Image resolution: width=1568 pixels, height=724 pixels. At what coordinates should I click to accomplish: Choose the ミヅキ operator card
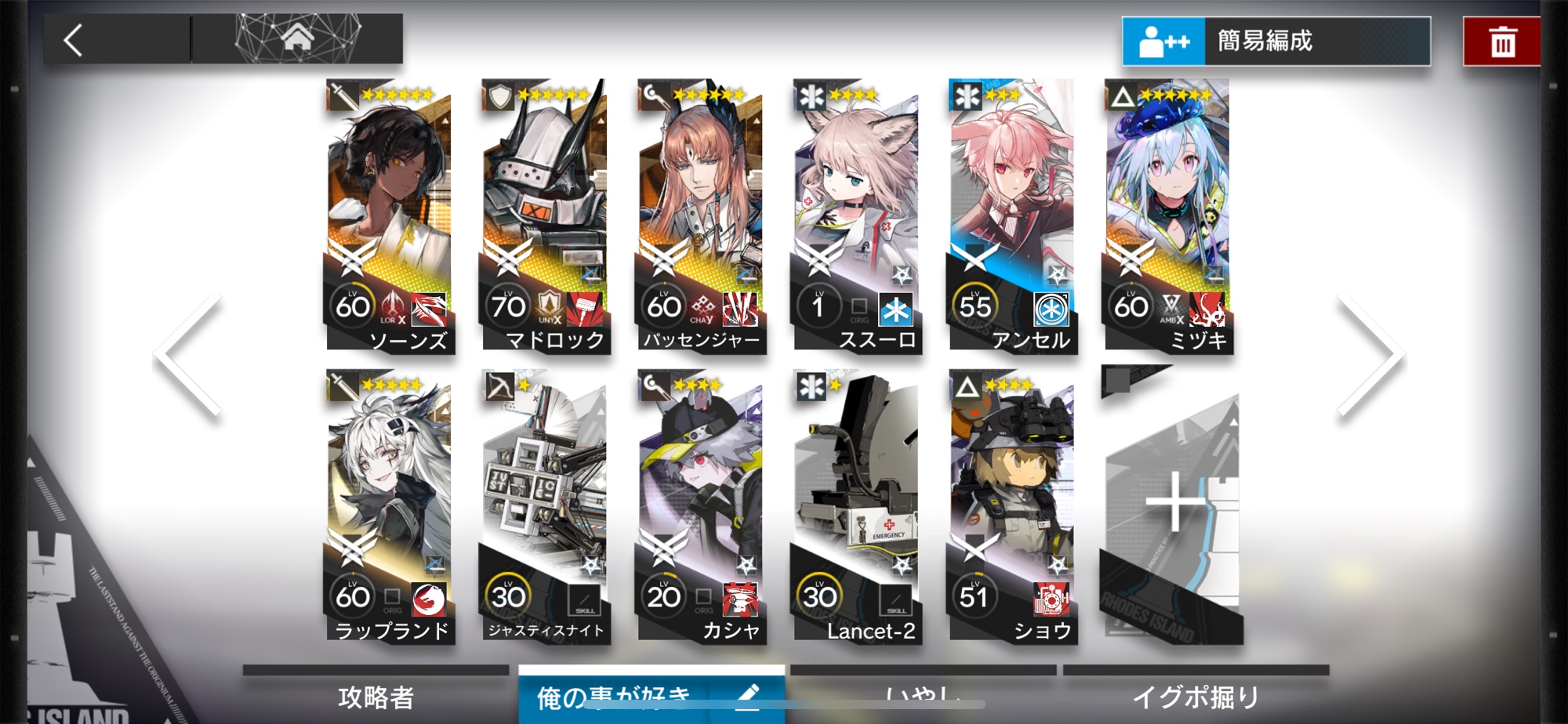(1167, 215)
